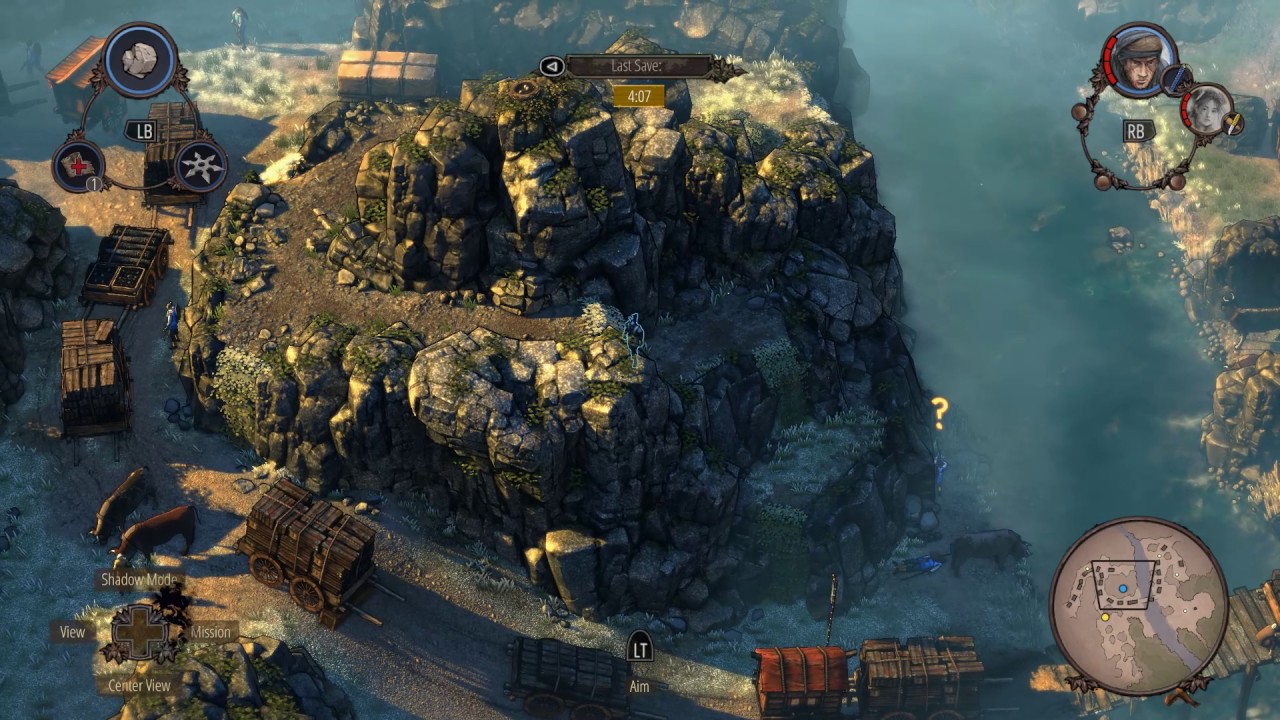Click the circular minimap
Screen dimensions: 1280x720
1139,607
